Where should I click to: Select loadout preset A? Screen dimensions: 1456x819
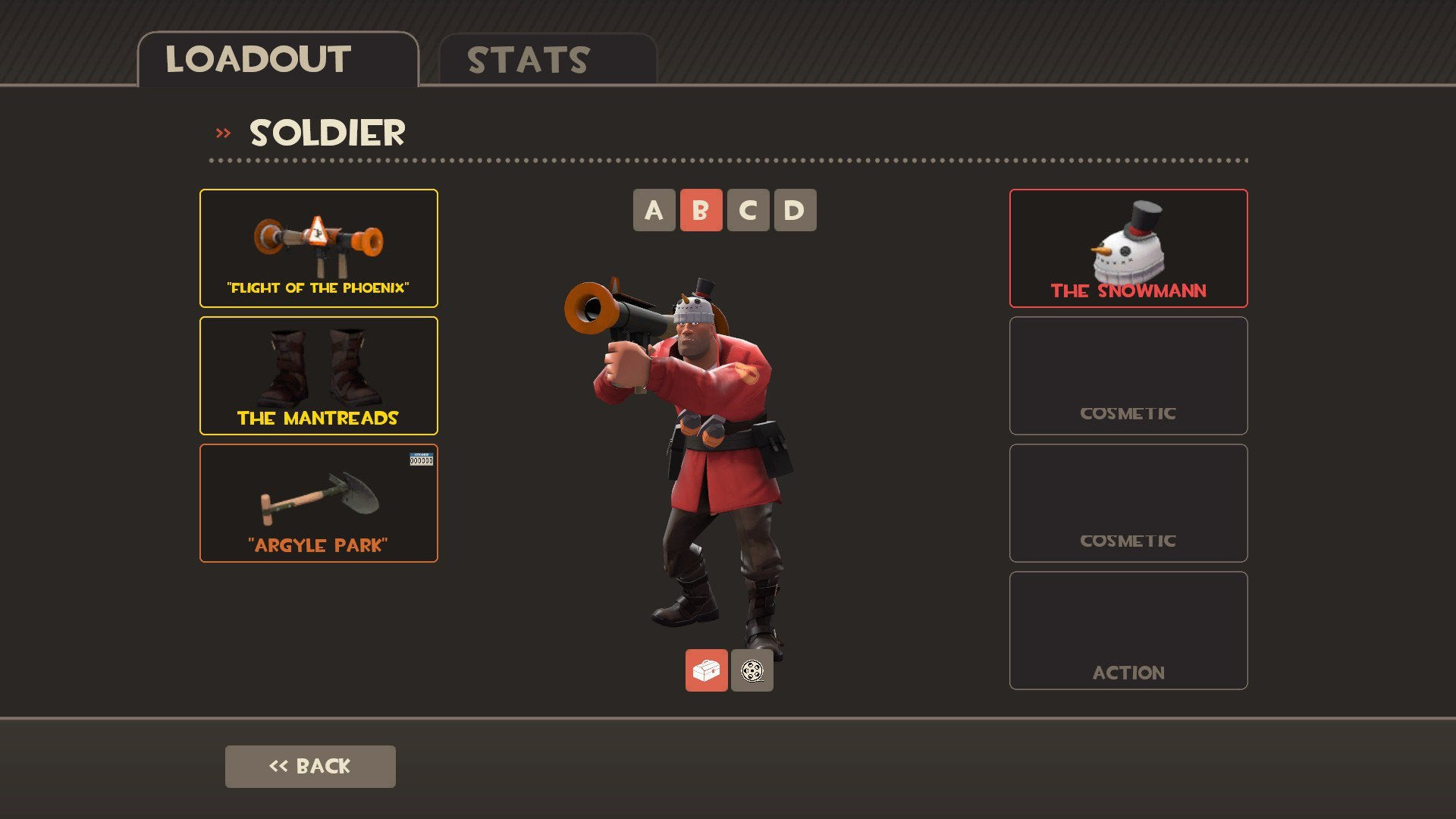[654, 210]
